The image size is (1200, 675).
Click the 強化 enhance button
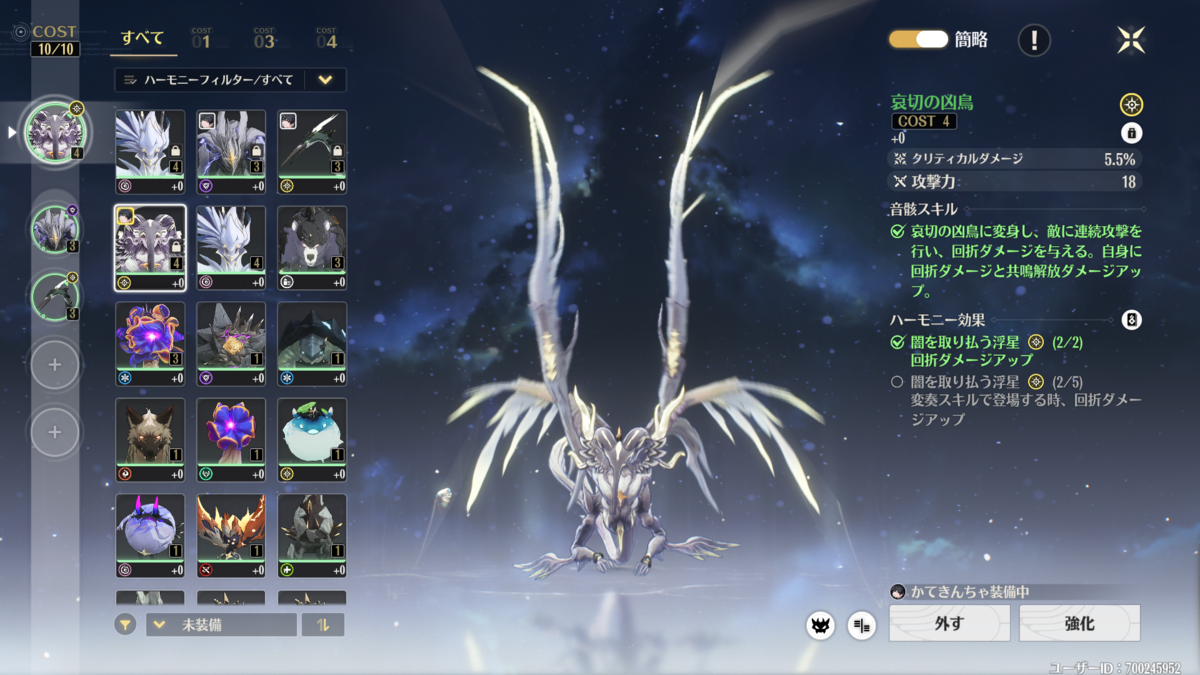(1079, 623)
